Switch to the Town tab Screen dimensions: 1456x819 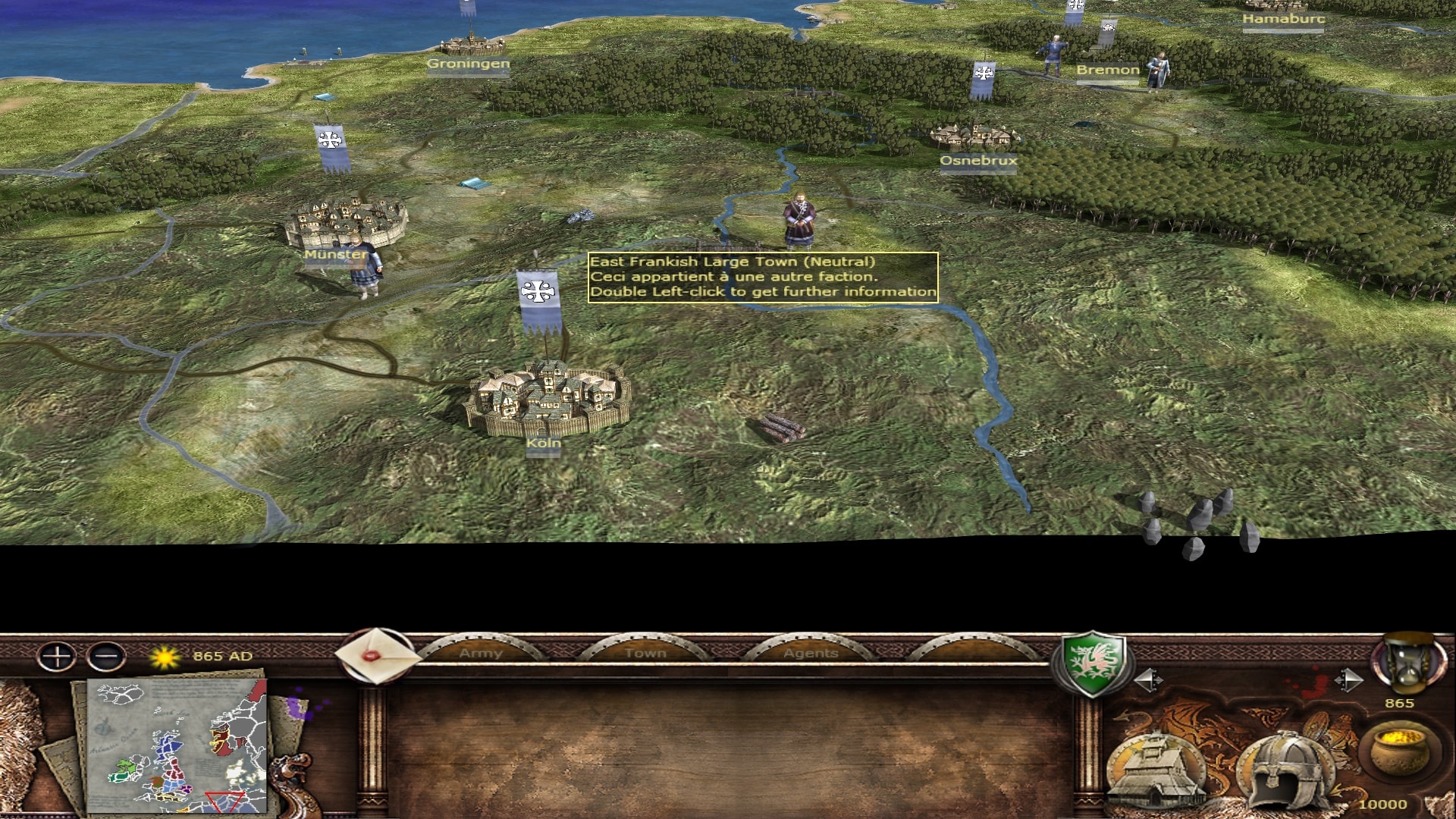[x=645, y=653]
